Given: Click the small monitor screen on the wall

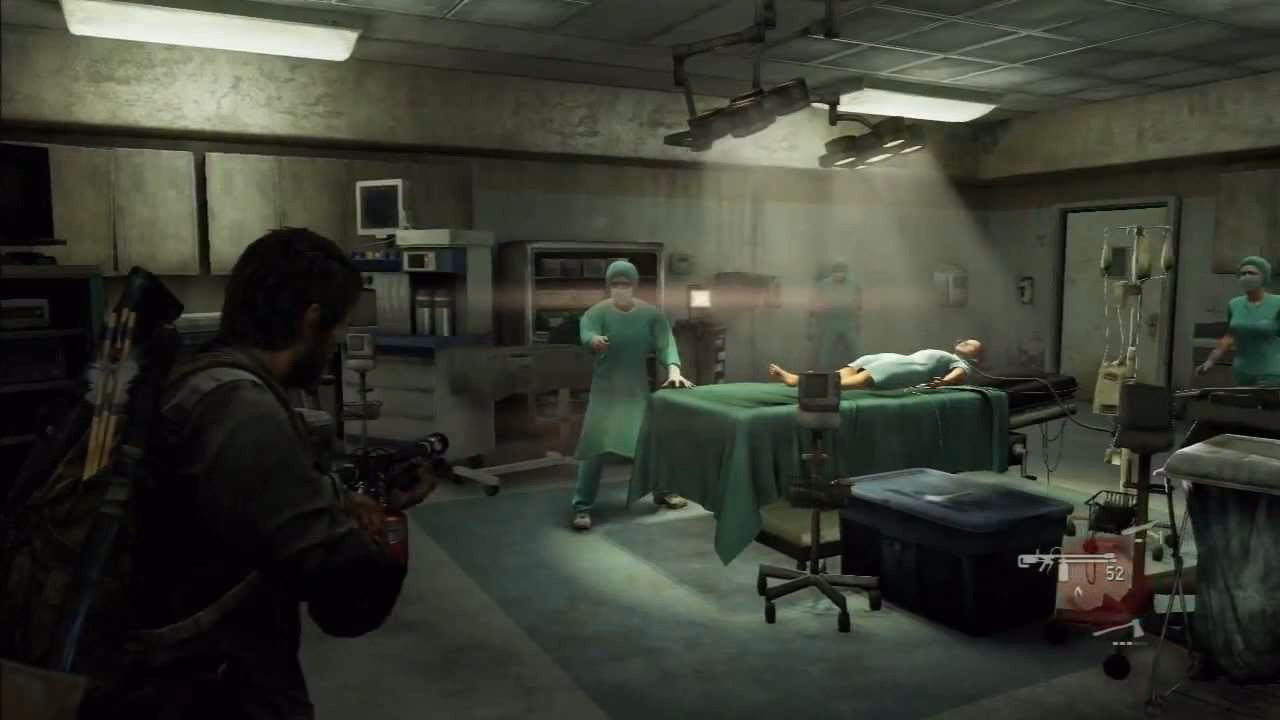Looking at the screenshot, I should pyautogui.click(x=380, y=204).
